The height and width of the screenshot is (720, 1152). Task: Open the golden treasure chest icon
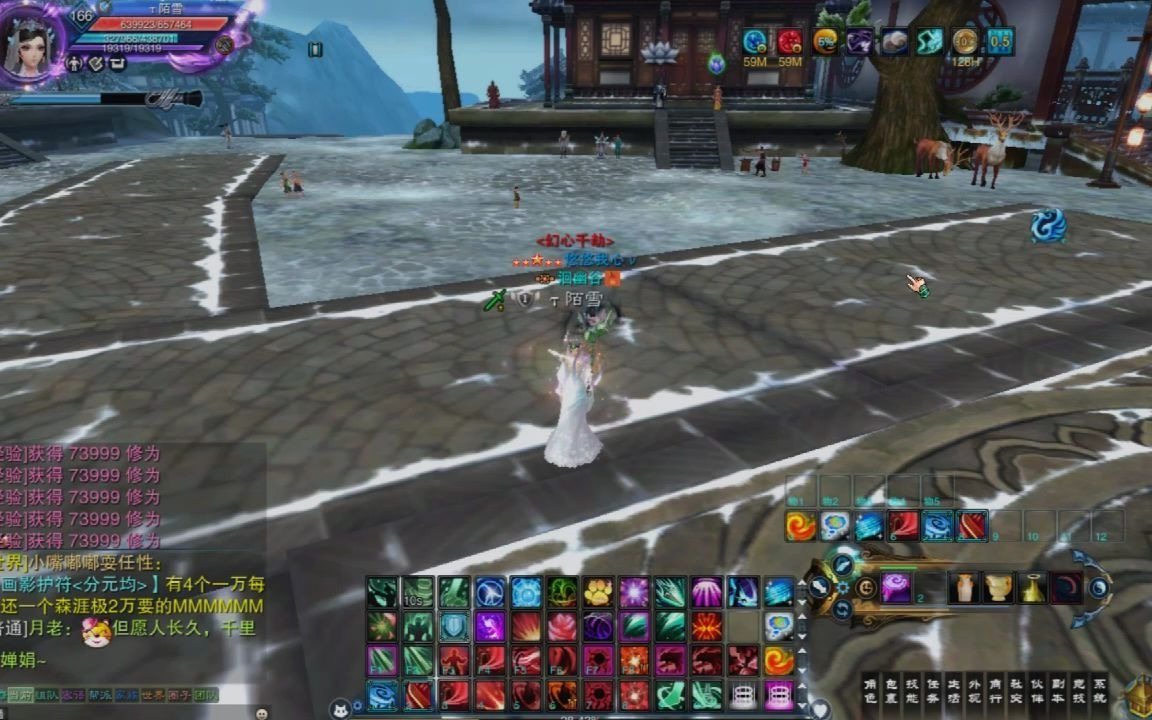(1139, 693)
